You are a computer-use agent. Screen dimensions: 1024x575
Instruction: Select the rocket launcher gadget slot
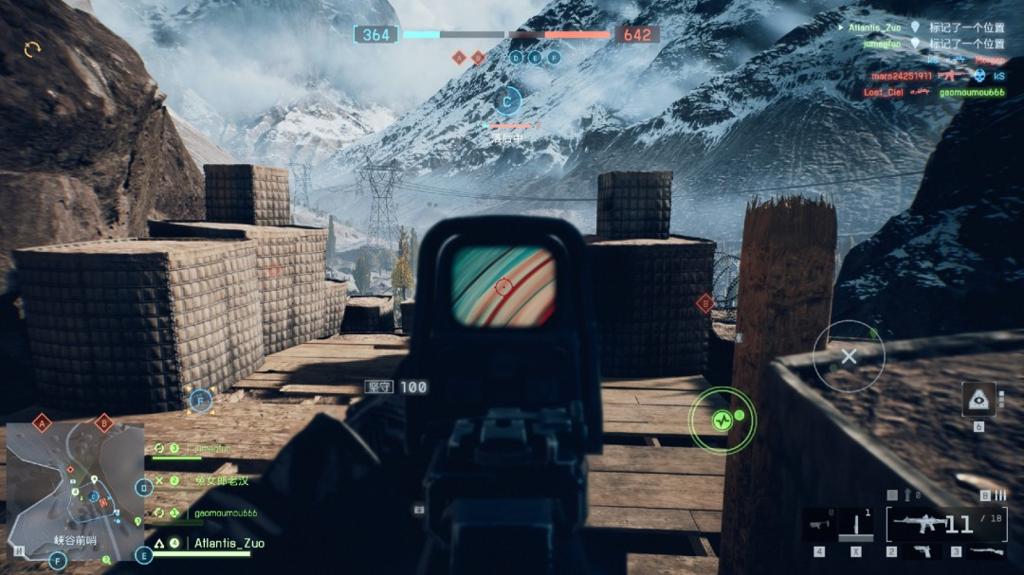tap(819, 522)
